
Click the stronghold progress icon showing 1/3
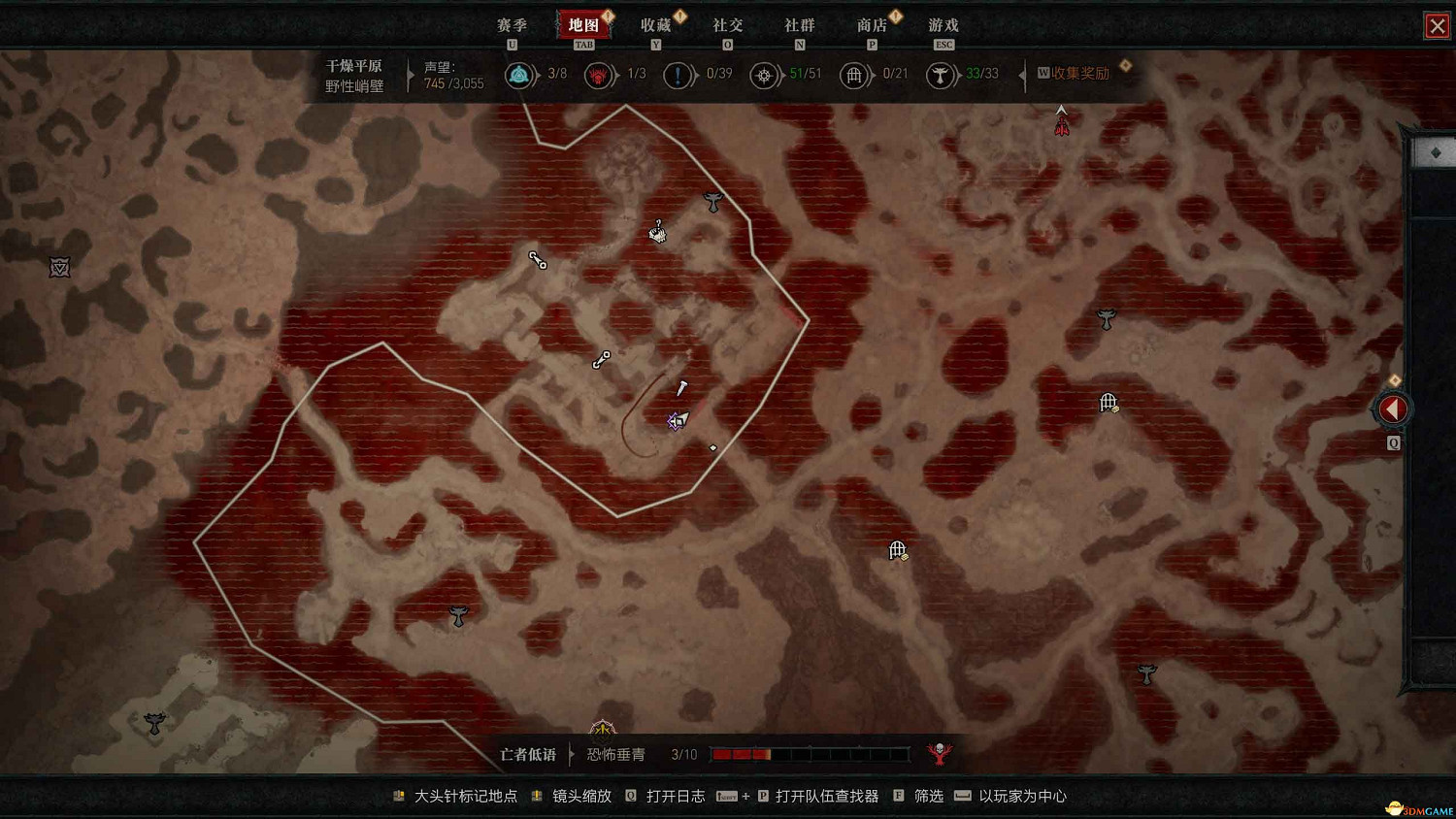pos(599,75)
